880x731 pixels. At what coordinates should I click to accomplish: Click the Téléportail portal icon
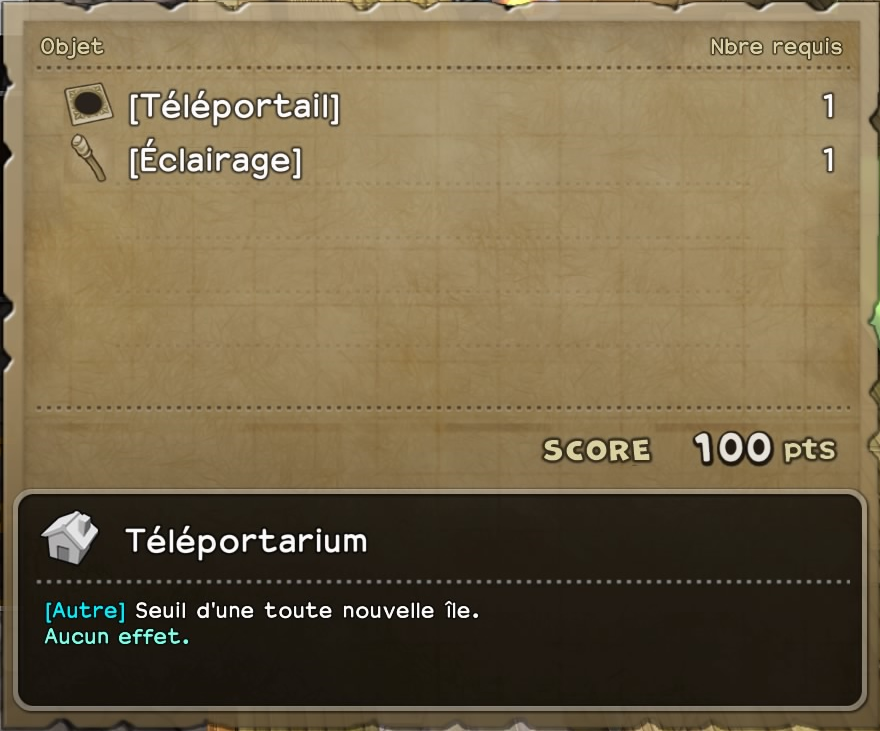point(88,105)
